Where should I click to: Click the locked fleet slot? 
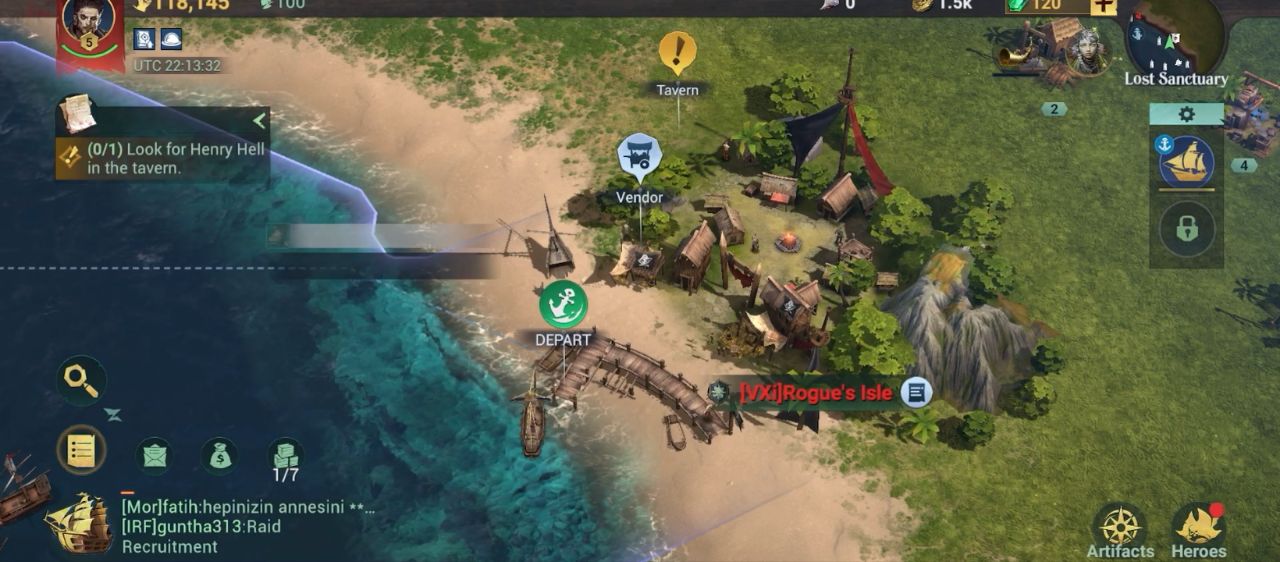pyautogui.click(x=1186, y=229)
